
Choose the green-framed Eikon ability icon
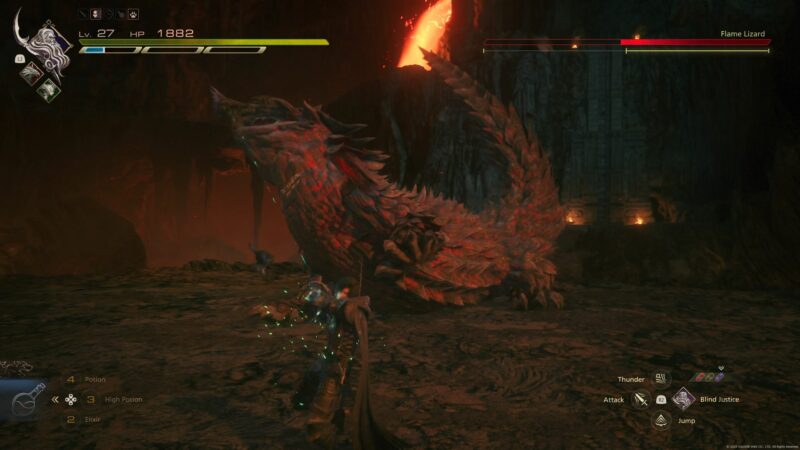[46, 88]
